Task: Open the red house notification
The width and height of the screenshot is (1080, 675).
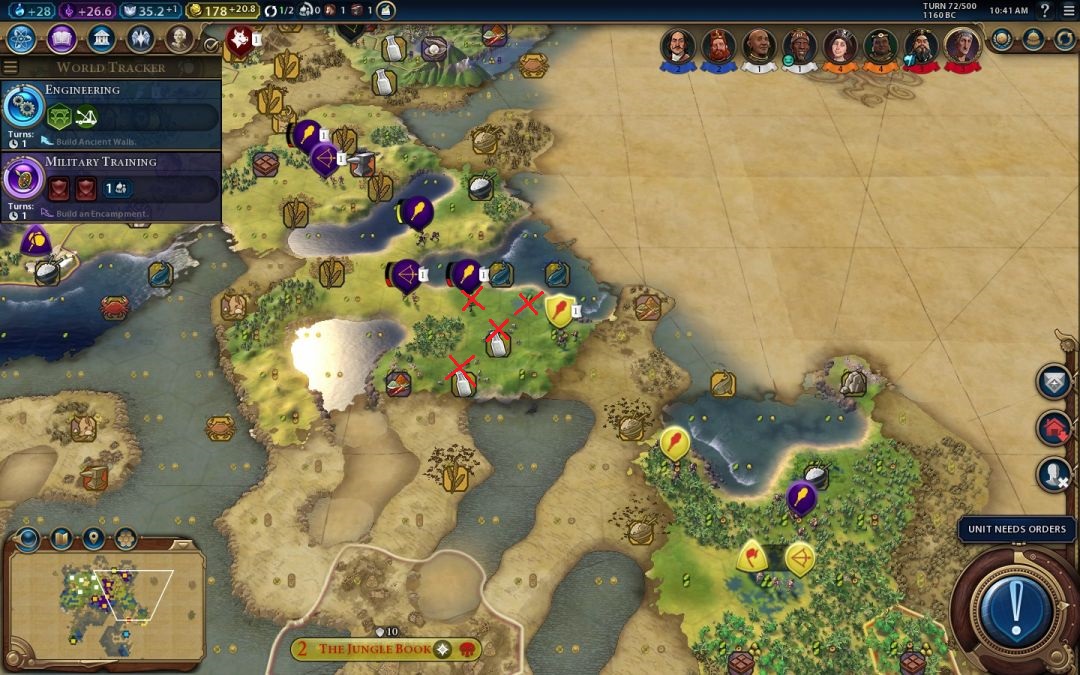Action: [x=1053, y=428]
